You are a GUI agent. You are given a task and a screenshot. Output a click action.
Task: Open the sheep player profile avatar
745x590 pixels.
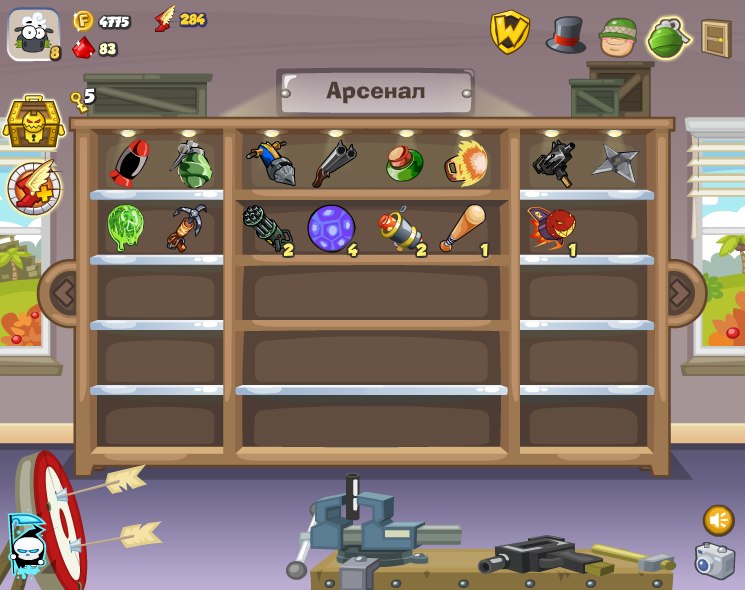[34, 37]
